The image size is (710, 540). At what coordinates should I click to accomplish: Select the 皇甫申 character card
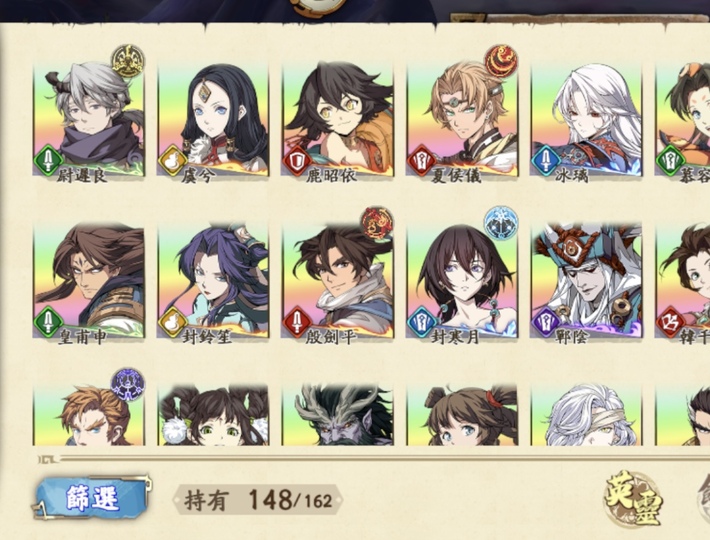(89, 280)
